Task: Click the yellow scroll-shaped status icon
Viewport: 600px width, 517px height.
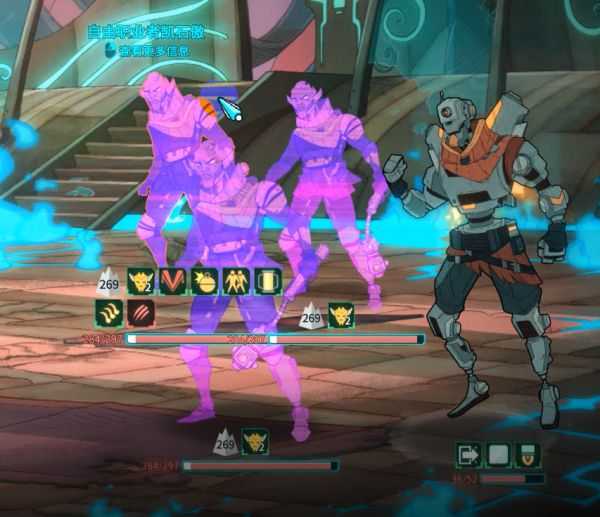Action: [x=267, y=281]
